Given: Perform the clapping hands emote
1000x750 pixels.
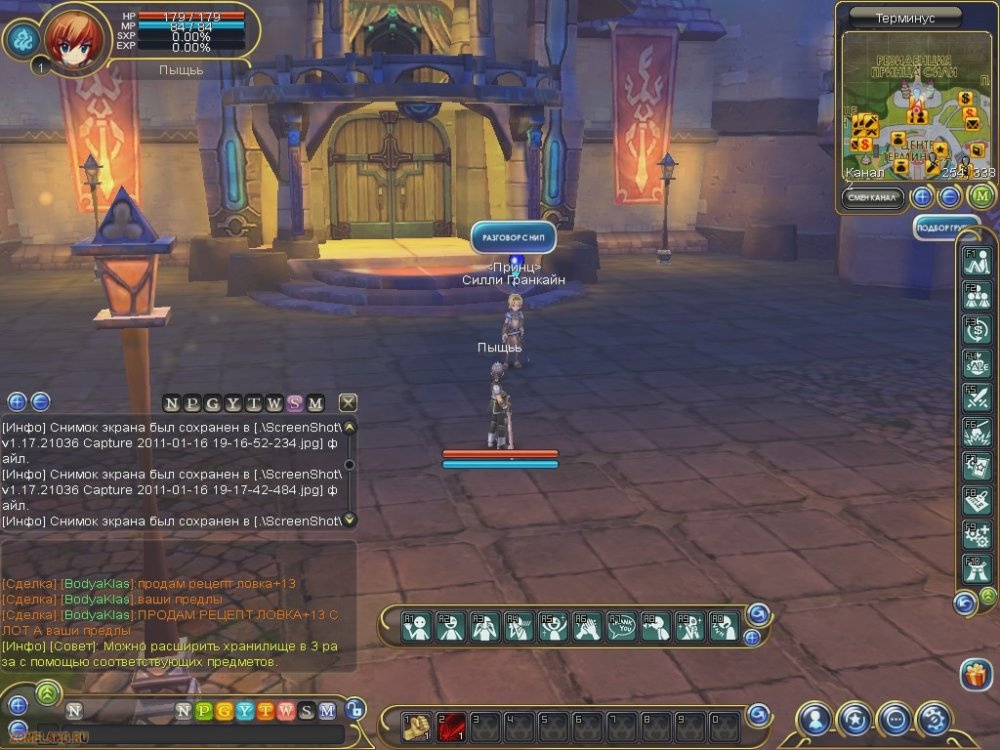Looking at the screenshot, I should click(x=587, y=627).
